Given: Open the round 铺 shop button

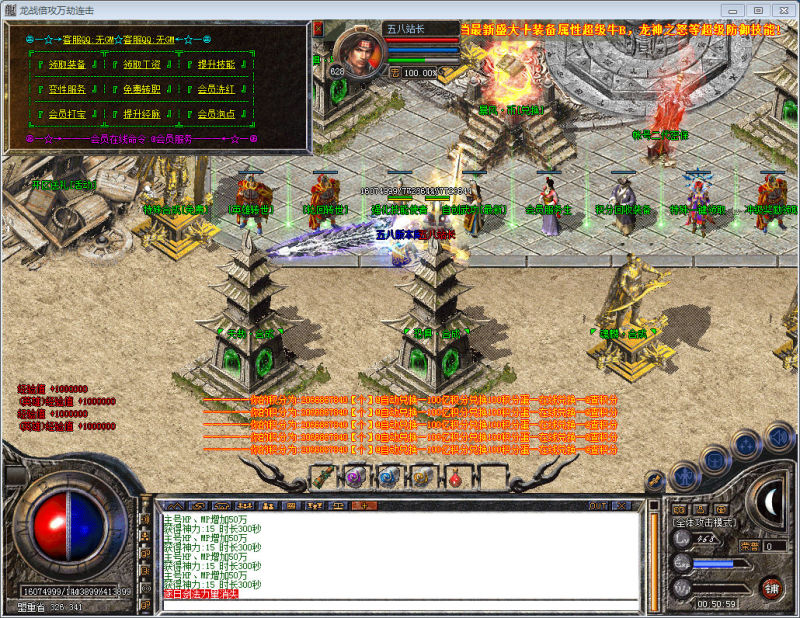Looking at the screenshot, I should coord(771,587).
